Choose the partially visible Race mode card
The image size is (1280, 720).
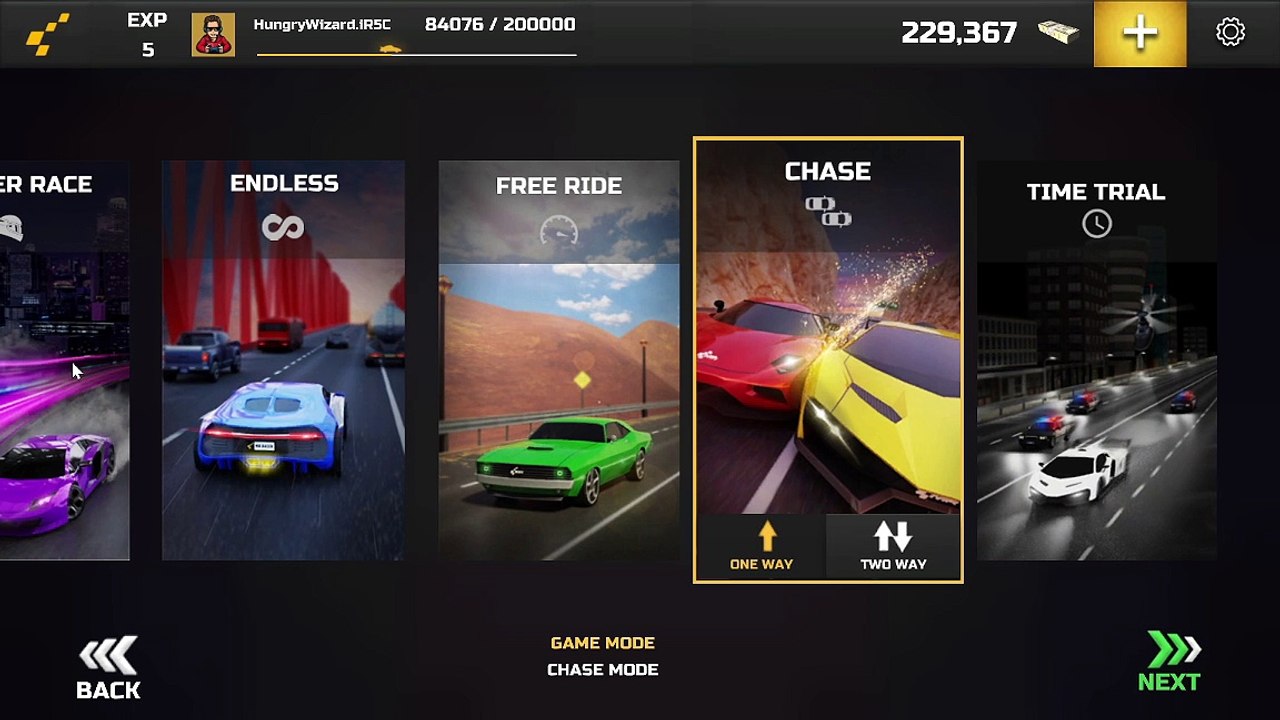[63, 360]
